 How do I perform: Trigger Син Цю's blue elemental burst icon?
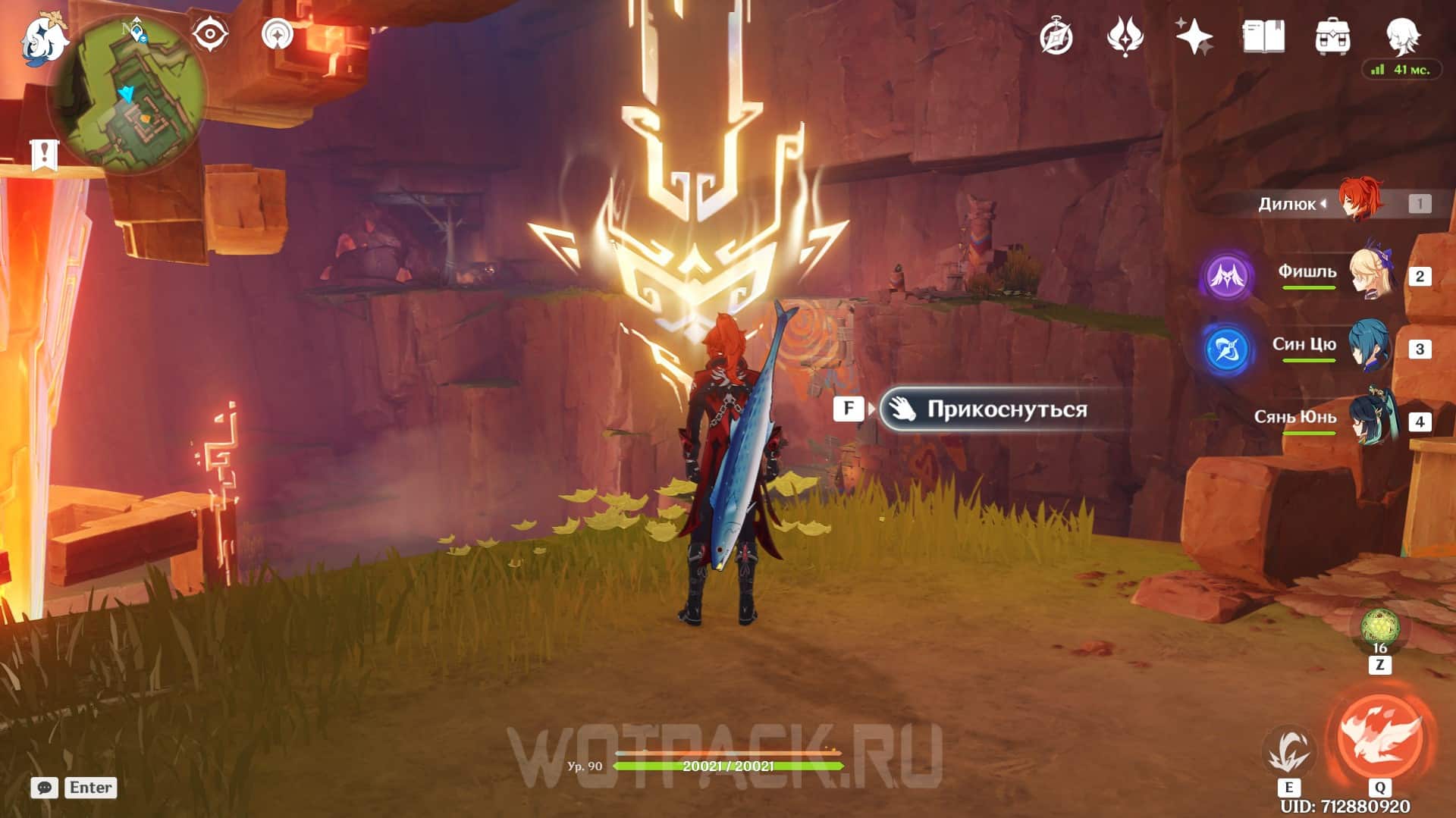tap(1227, 349)
